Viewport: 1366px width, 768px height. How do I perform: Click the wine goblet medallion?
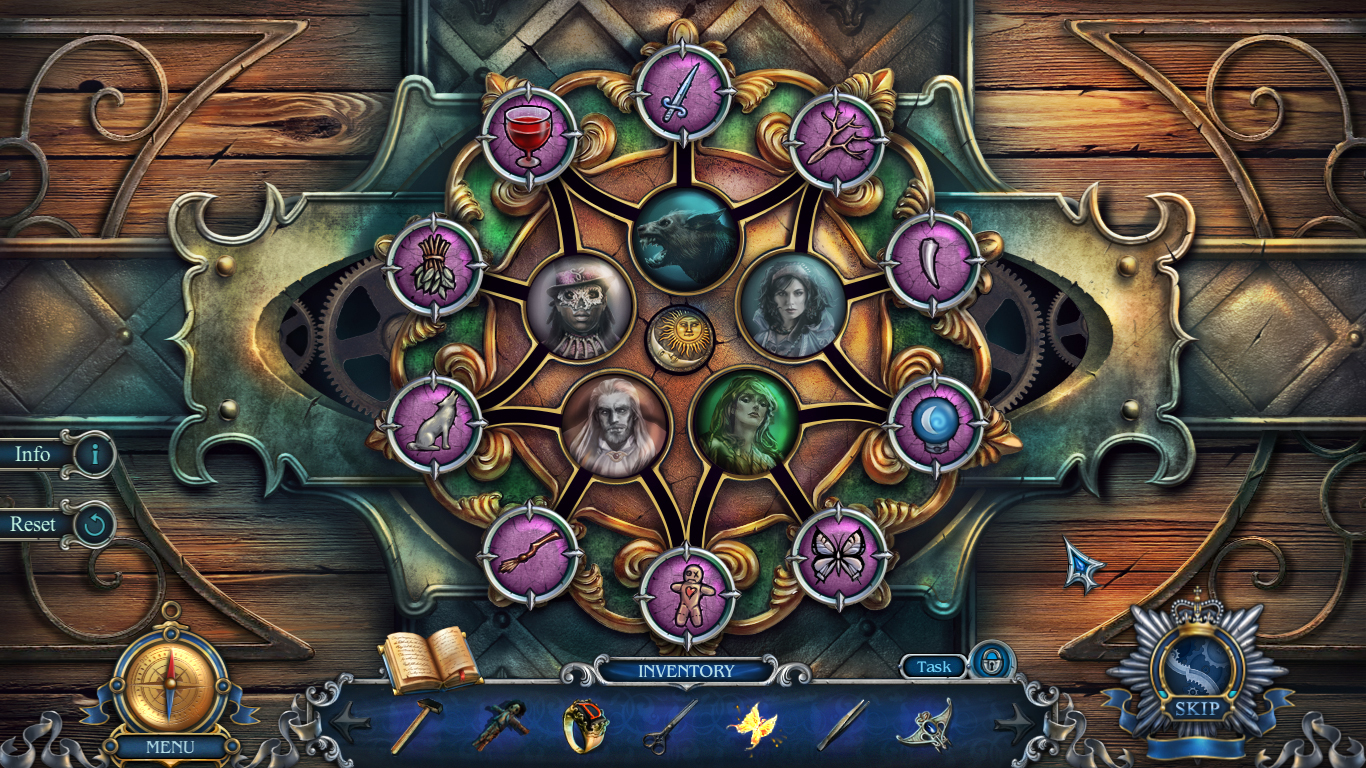coord(528,135)
